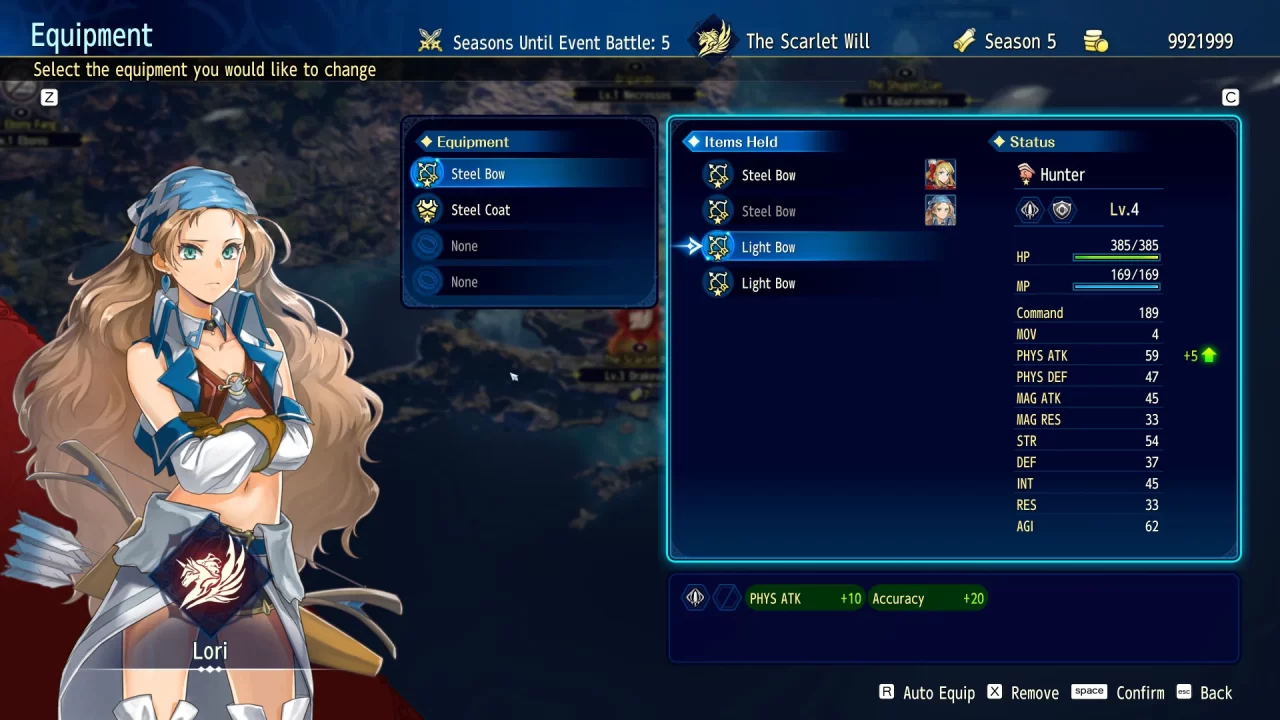Select the Steel Bow weapon icon in Equipment

pos(429,172)
